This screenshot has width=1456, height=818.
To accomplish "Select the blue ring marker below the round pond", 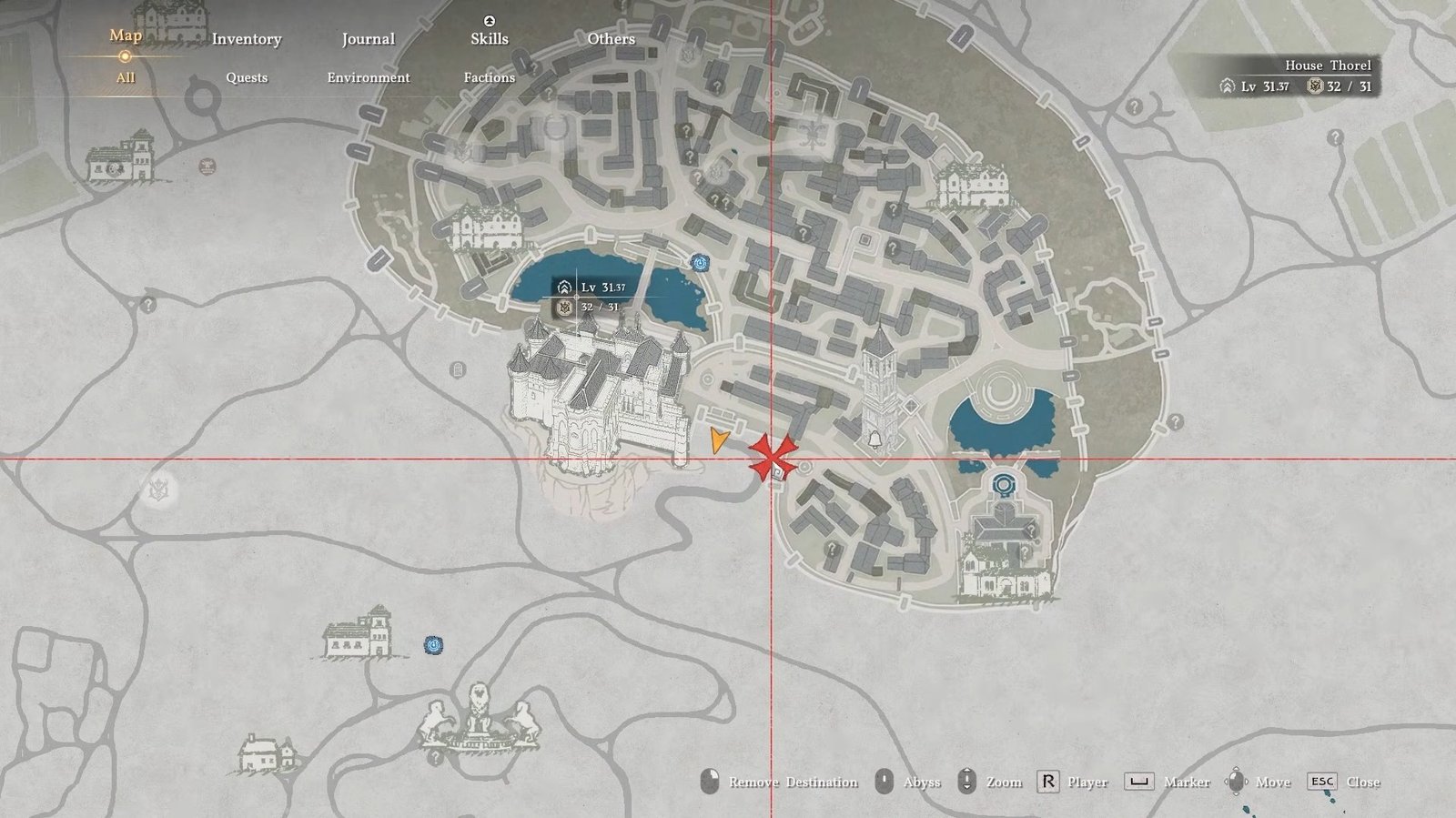I will coord(1003,484).
